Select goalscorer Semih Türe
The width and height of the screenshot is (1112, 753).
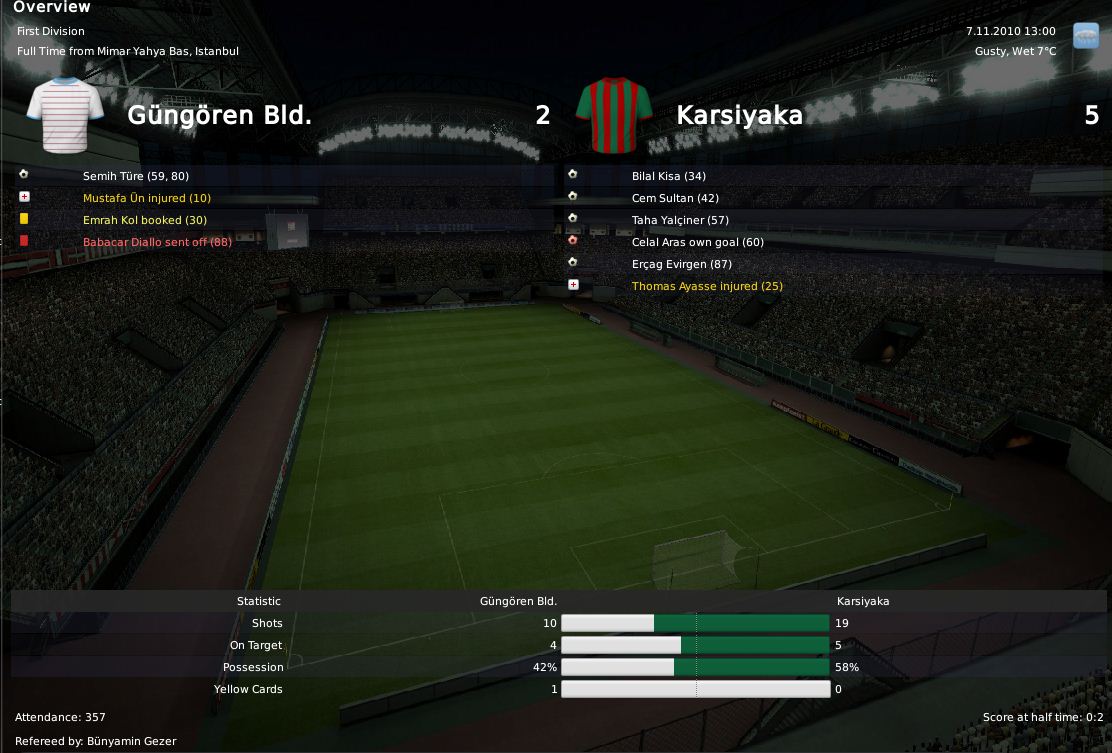pyautogui.click(x=135, y=176)
